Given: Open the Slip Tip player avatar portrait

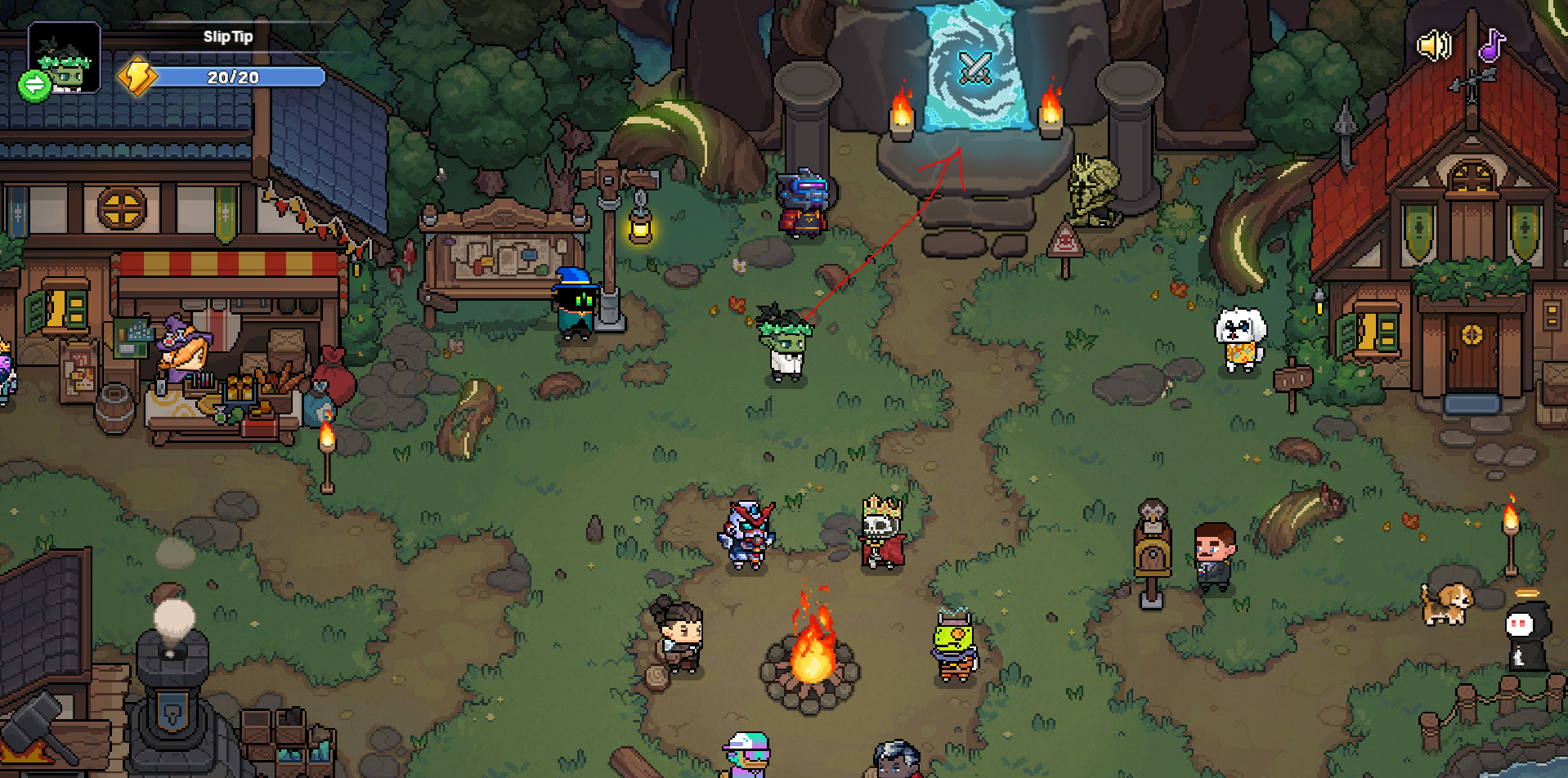Looking at the screenshot, I should pyautogui.click(x=67, y=56).
